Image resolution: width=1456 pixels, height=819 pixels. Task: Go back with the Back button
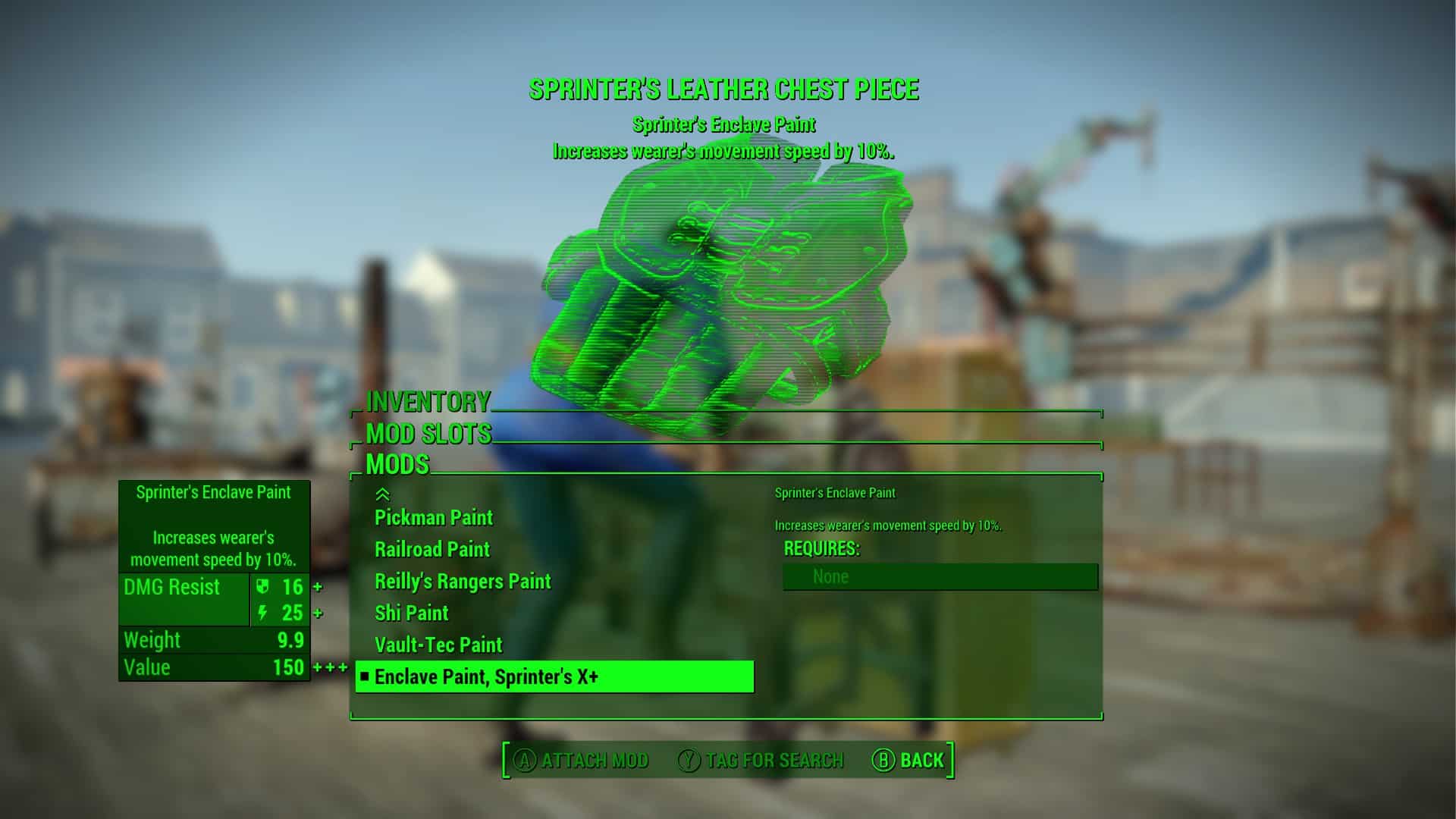coord(908,760)
